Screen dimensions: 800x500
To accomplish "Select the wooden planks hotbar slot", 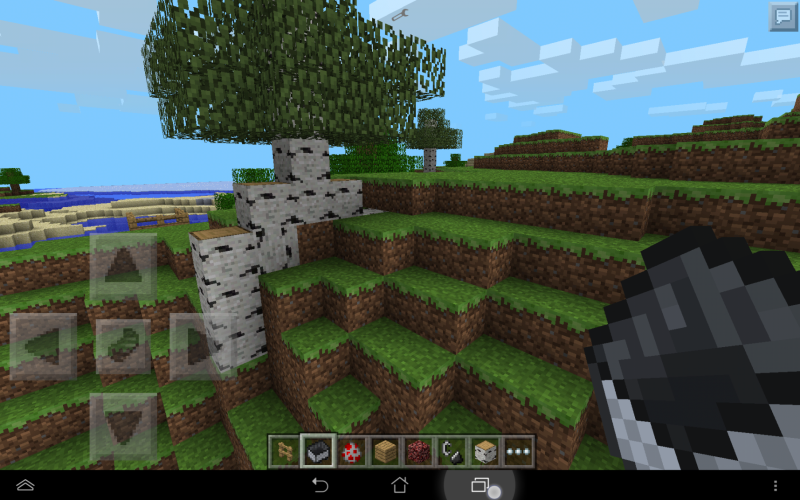I will pyautogui.click(x=384, y=450).
